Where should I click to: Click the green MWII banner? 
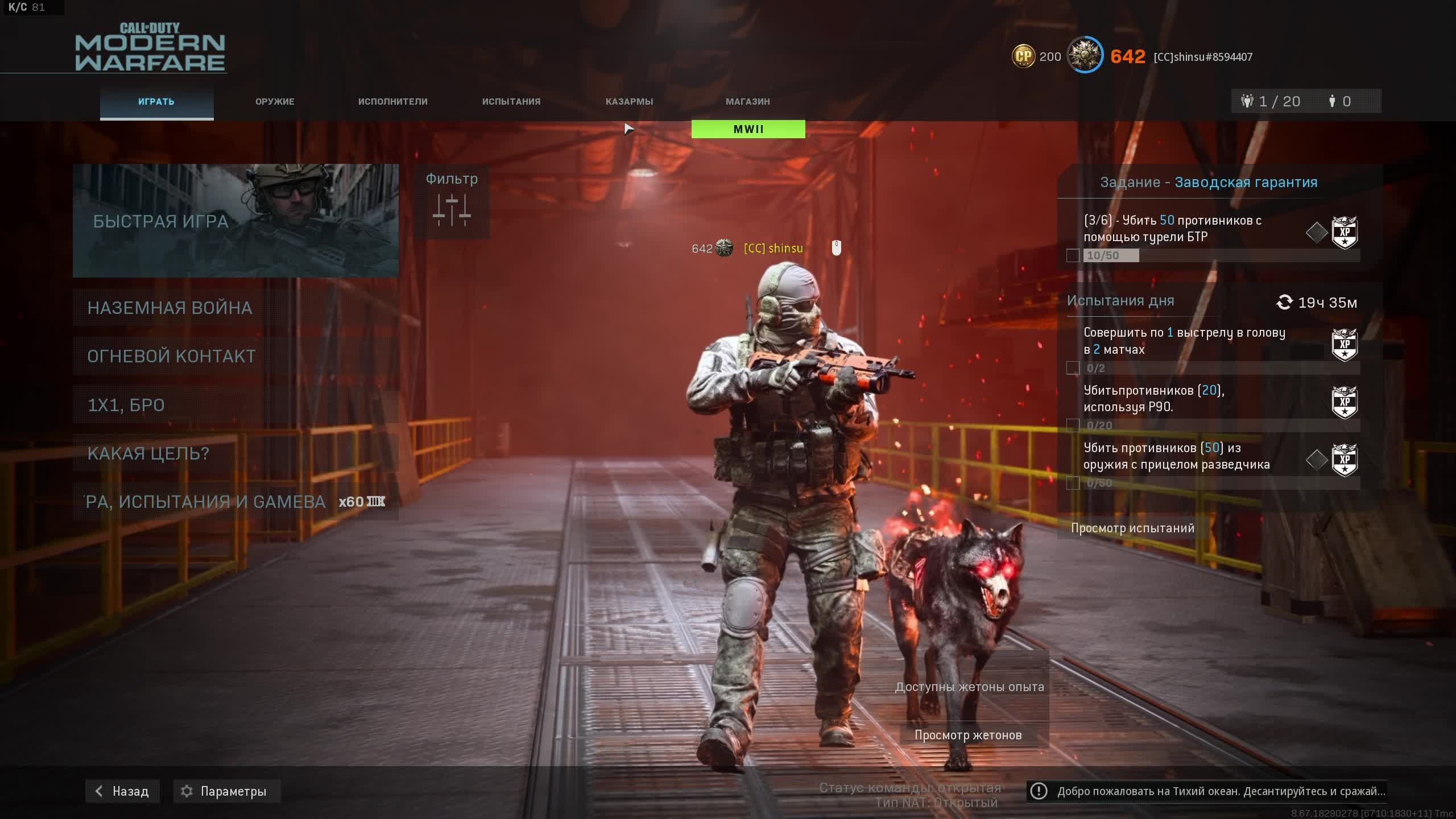coord(748,129)
